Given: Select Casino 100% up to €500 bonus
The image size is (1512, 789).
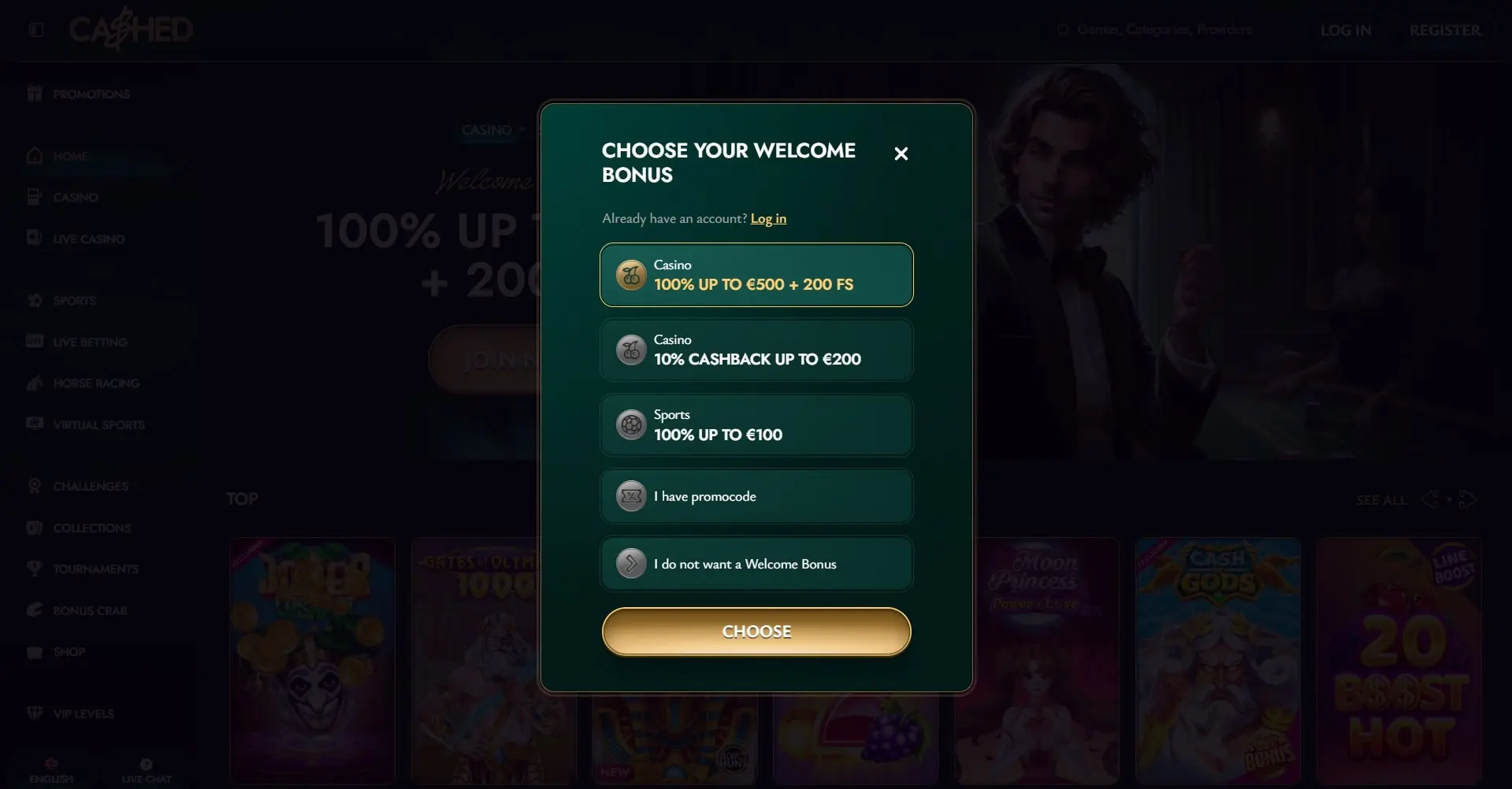Looking at the screenshot, I should 756,275.
